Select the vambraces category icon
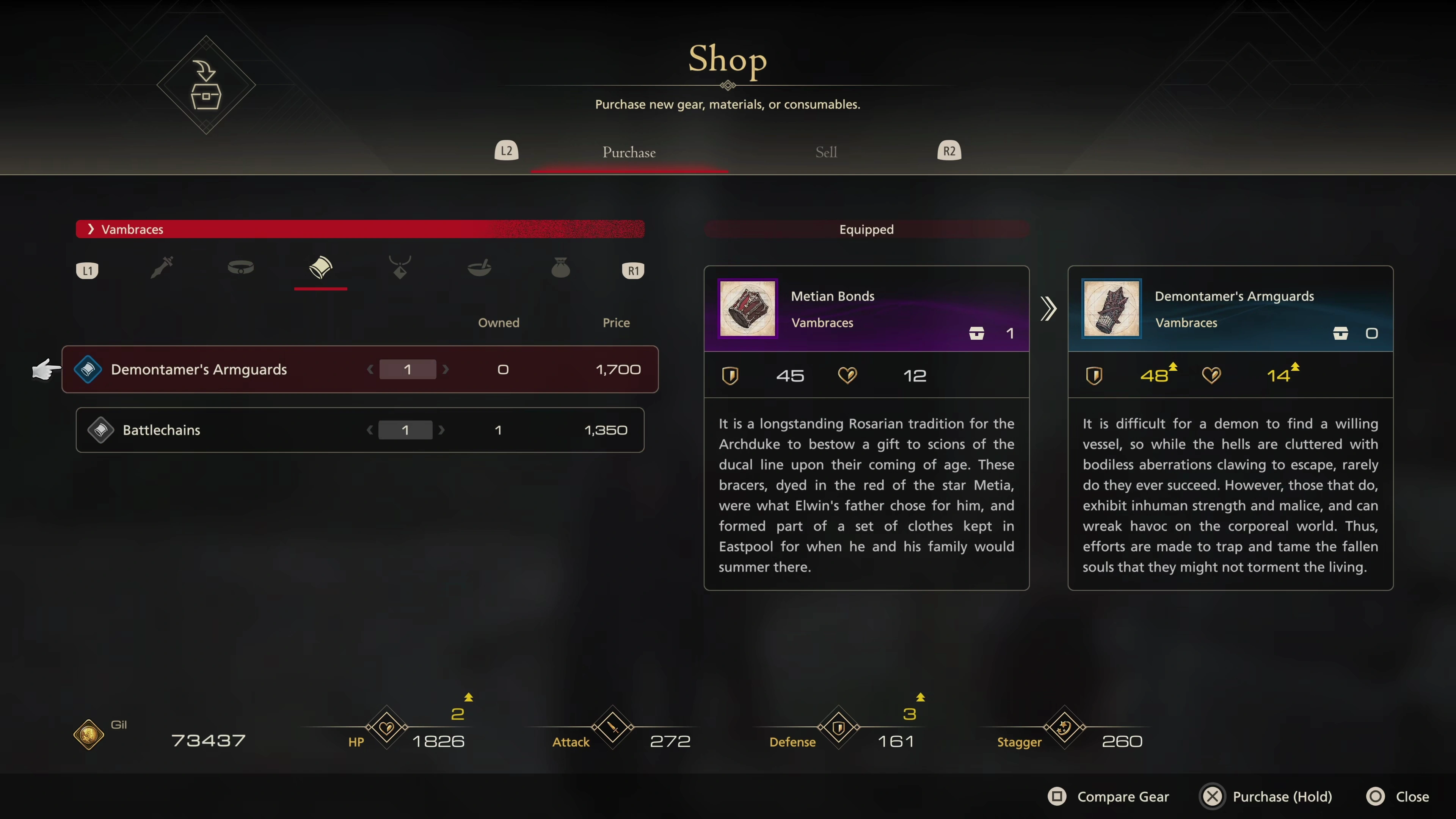1456x819 pixels. coord(320,267)
